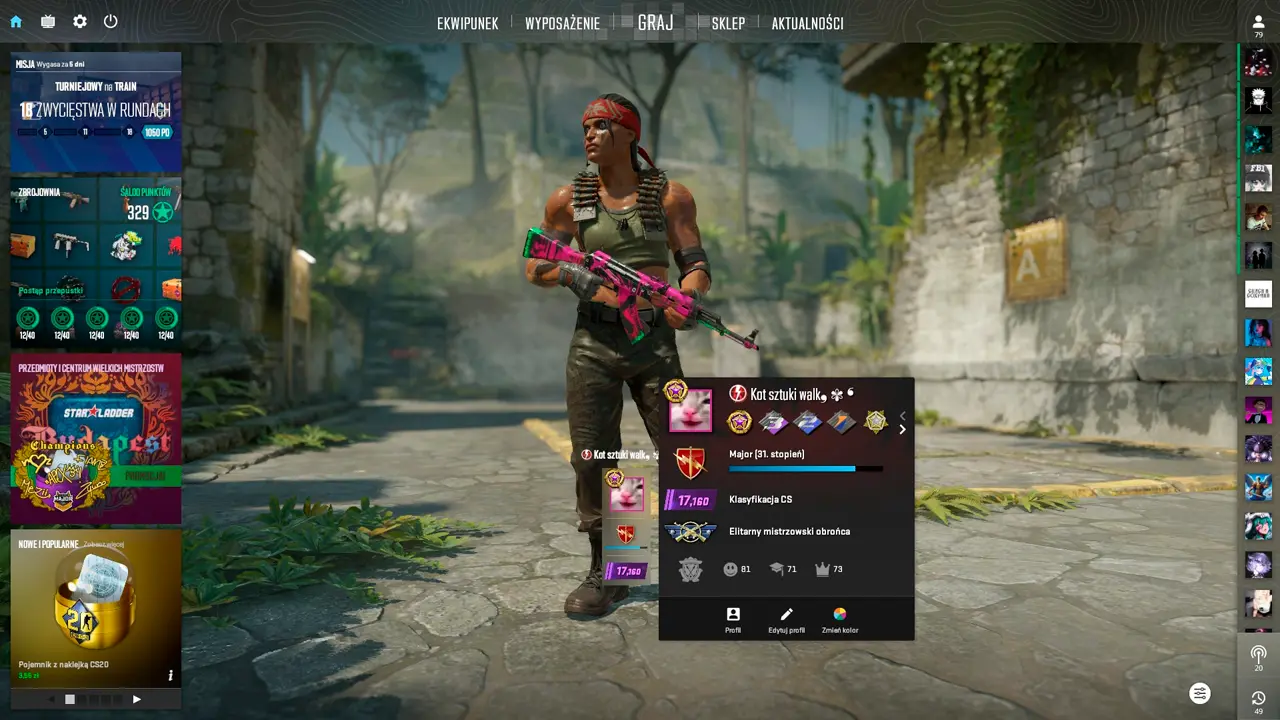
Task: Advance store carousel with the play arrow
Action: [137, 699]
